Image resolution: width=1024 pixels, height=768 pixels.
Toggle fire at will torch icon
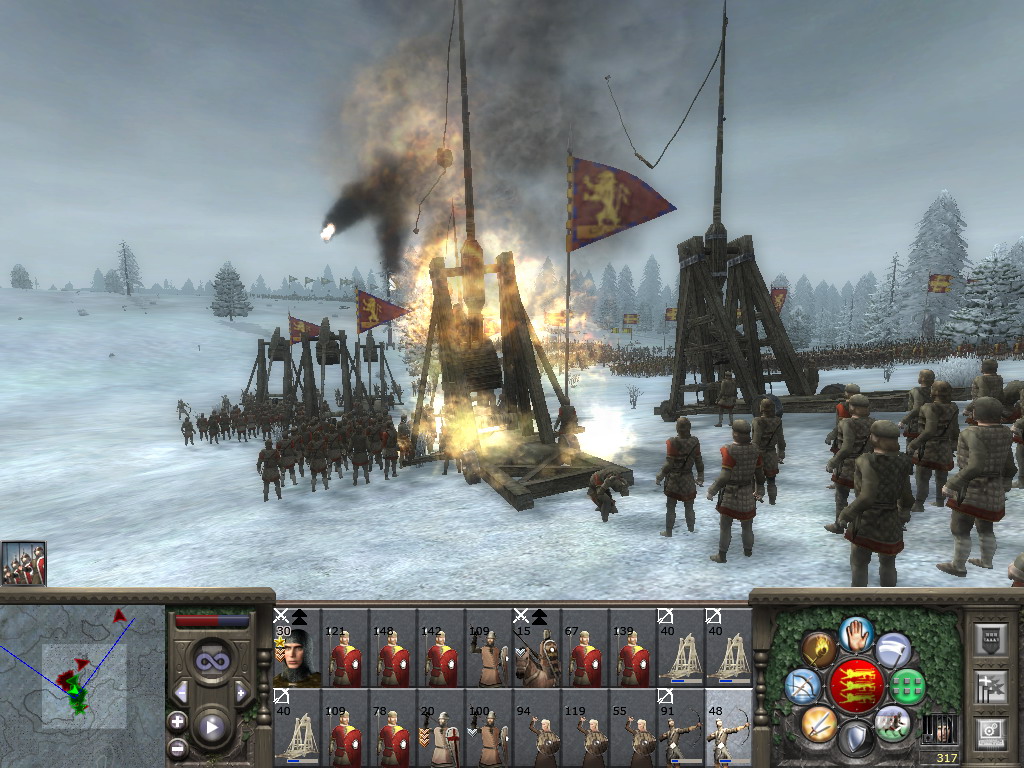pos(819,649)
